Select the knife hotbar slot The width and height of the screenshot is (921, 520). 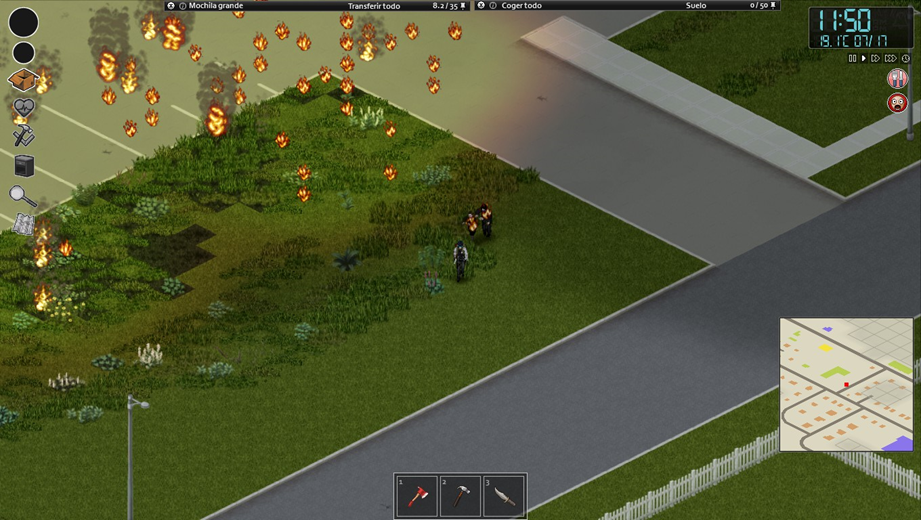tap(504, 496)
